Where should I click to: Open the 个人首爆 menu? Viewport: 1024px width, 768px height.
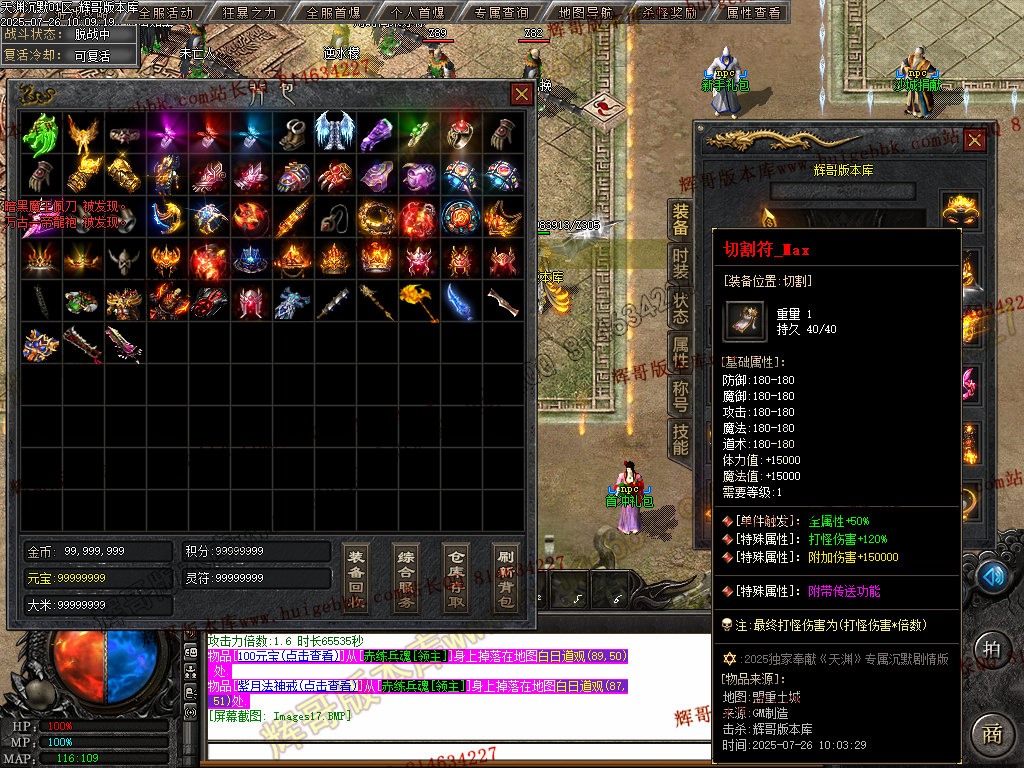click(417, 13)
